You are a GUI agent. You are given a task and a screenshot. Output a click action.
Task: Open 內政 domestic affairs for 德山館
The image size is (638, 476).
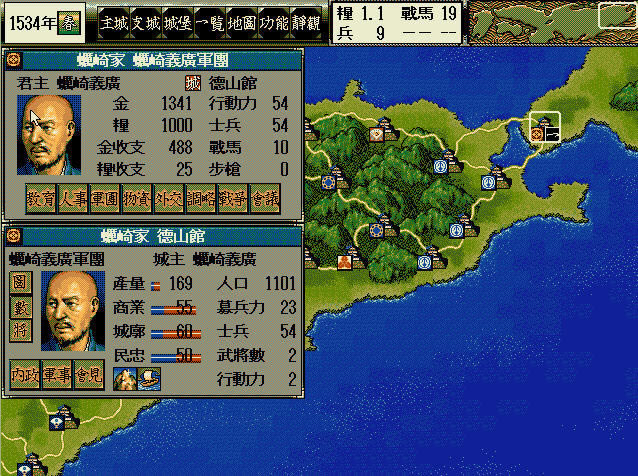pyautogui.click(x=26, y=375)
